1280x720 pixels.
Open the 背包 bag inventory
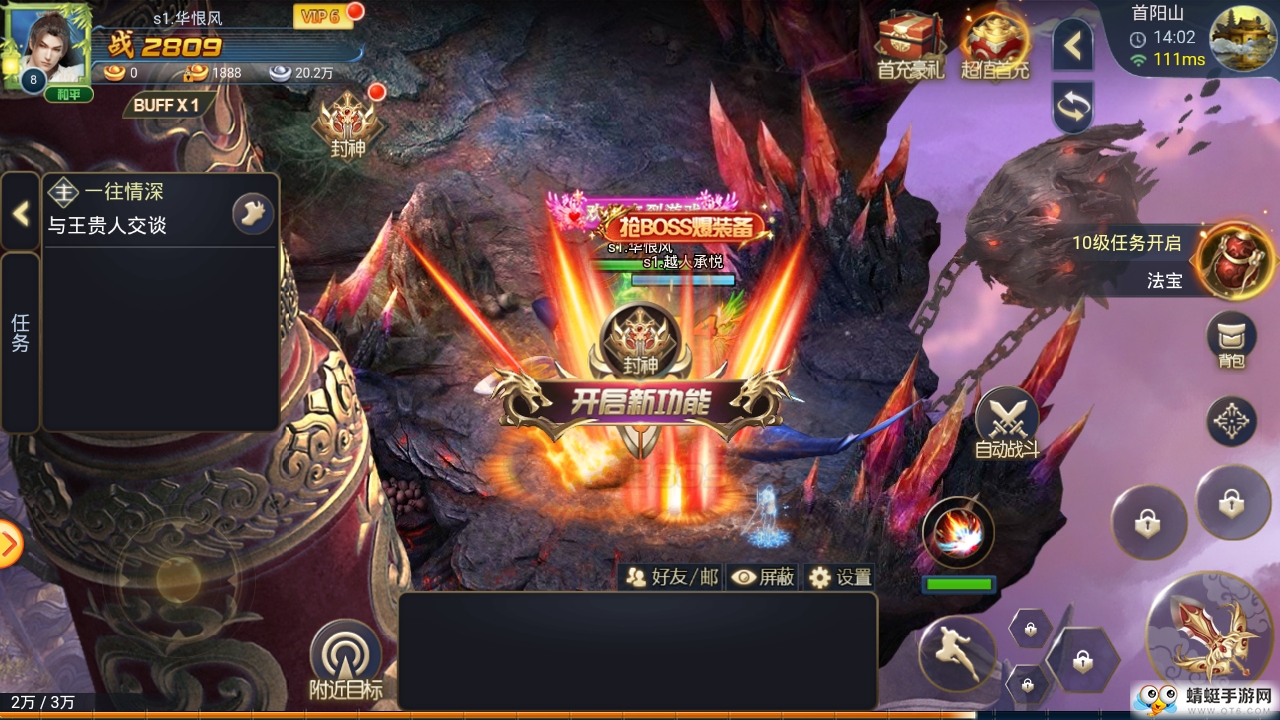pos(1231,340)
